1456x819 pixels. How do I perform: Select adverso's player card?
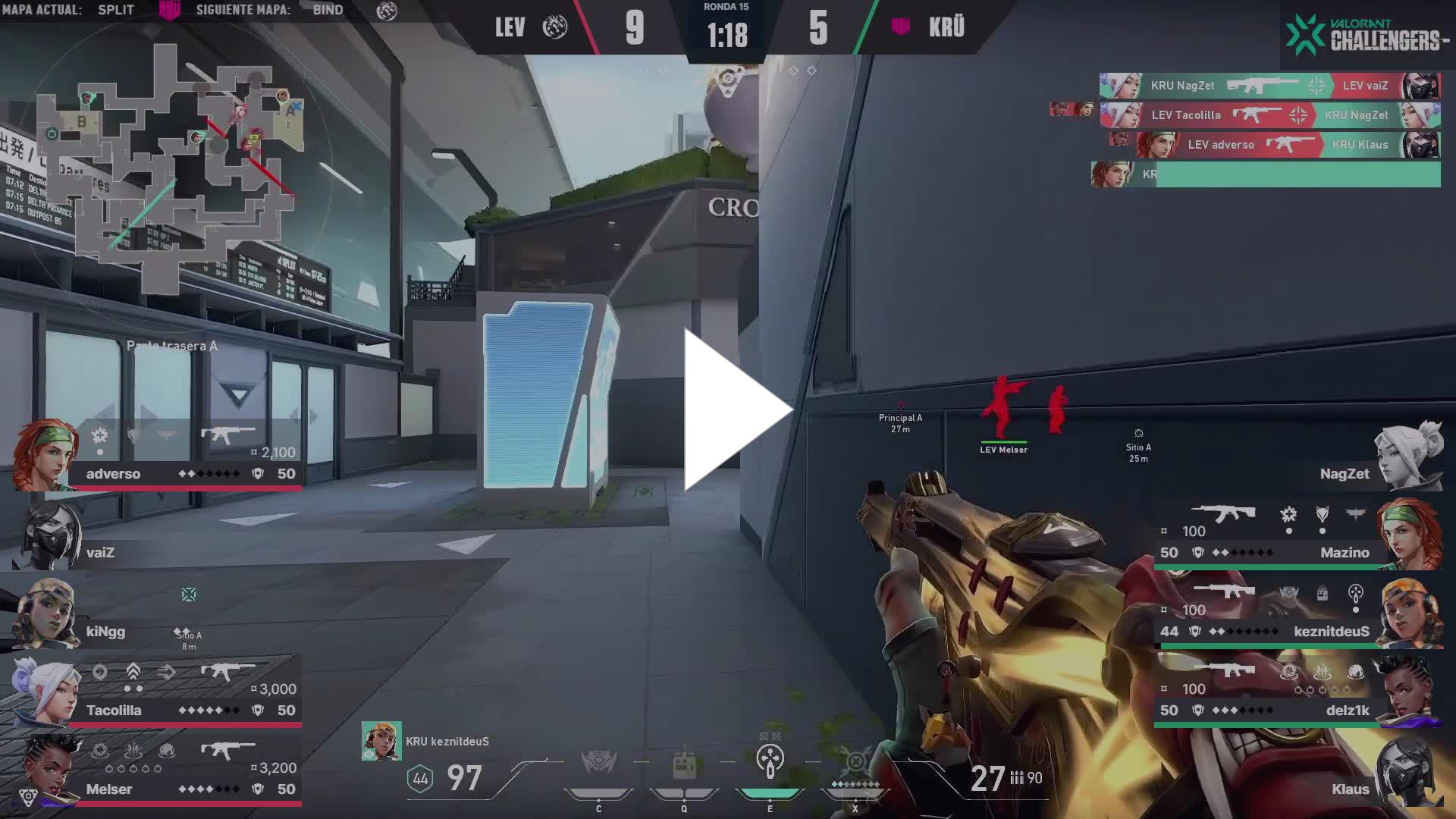point(159,457)
